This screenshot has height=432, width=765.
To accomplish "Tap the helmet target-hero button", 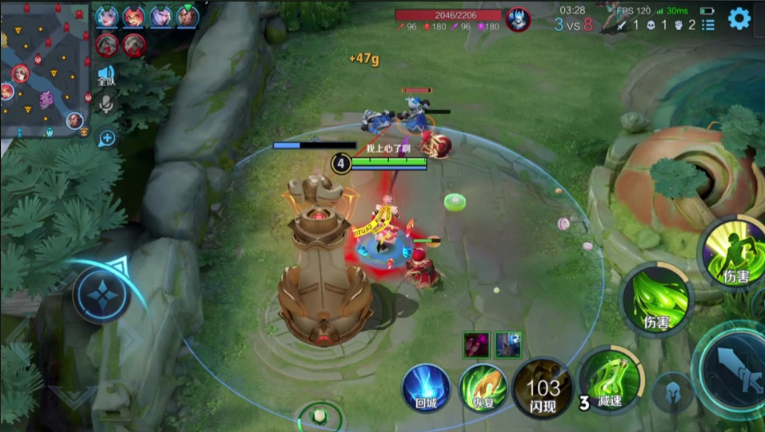I will point(673,392).
